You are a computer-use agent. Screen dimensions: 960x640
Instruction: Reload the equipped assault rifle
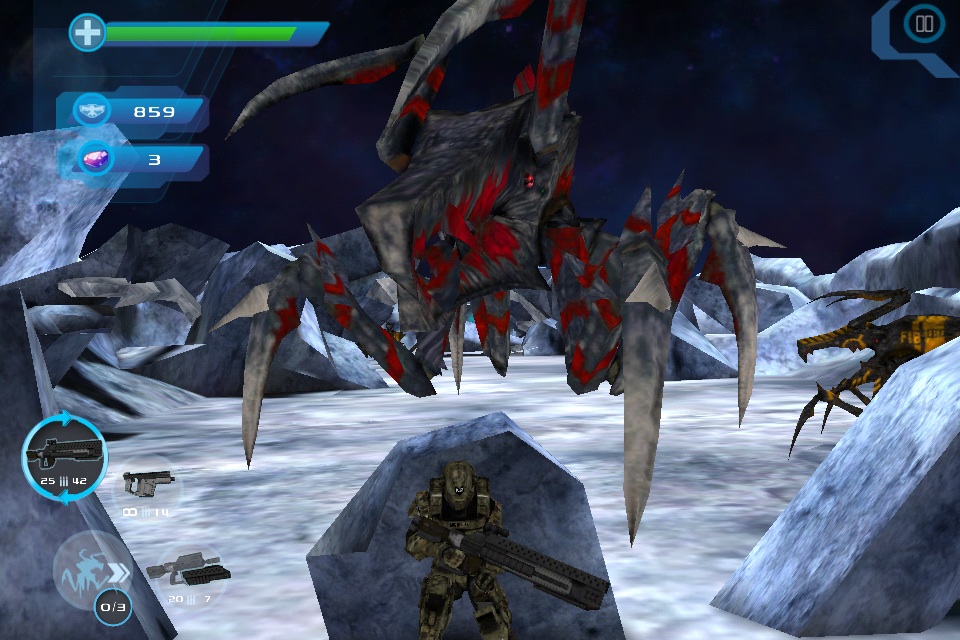pos(64,460)
